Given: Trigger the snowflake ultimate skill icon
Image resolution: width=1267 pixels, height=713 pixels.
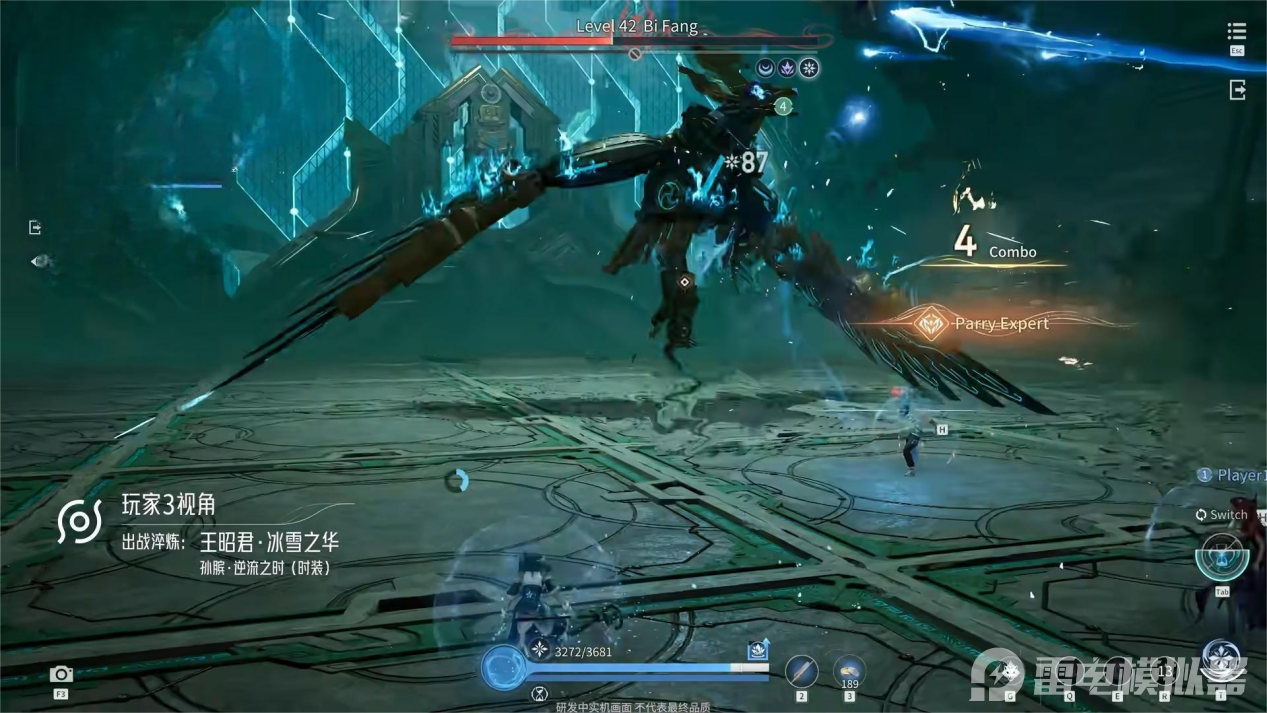Looking at the screenshot, I should coord(1221,659).
